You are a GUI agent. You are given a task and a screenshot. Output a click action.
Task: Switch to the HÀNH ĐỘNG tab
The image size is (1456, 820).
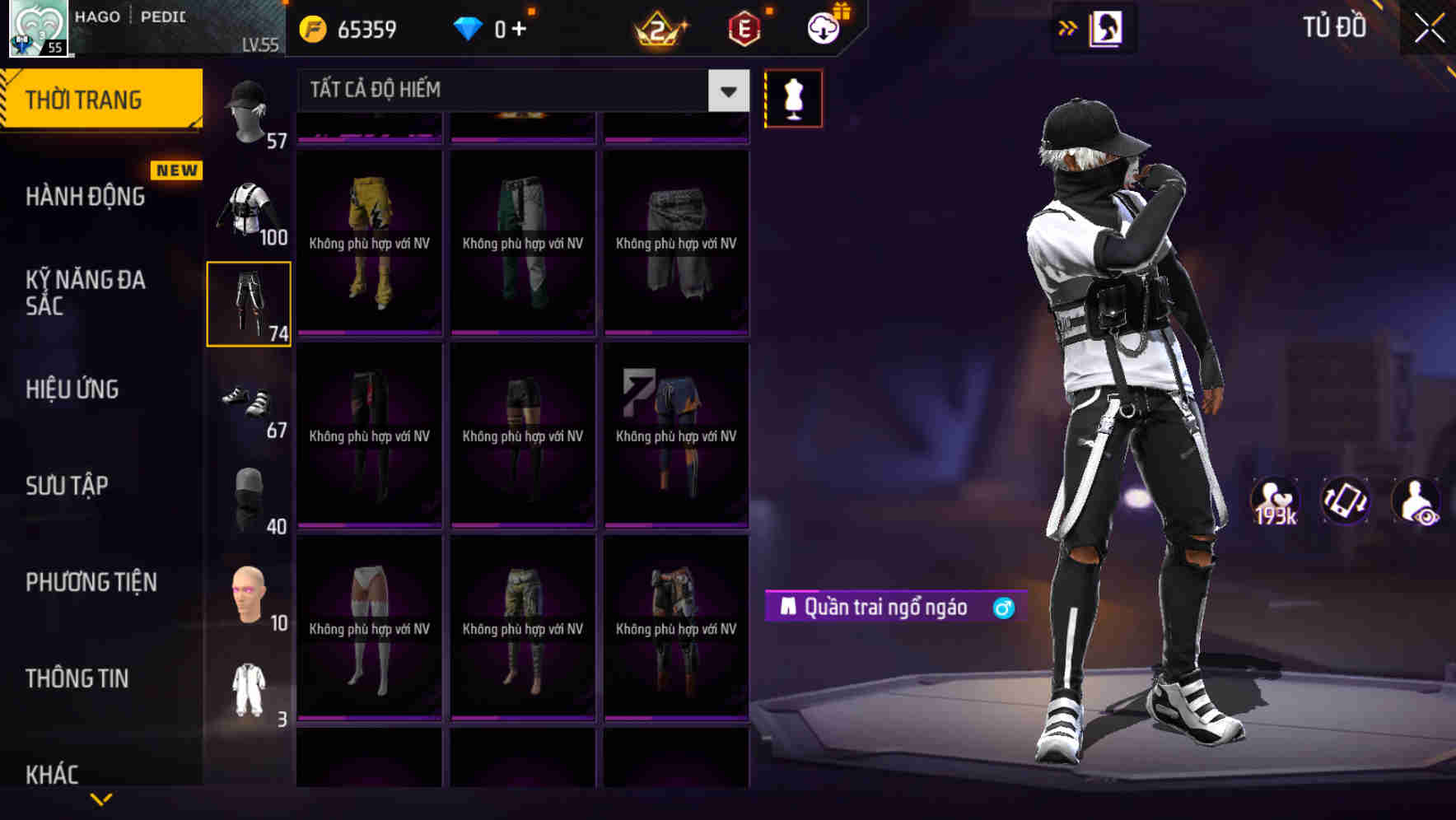tap(87, 196)
